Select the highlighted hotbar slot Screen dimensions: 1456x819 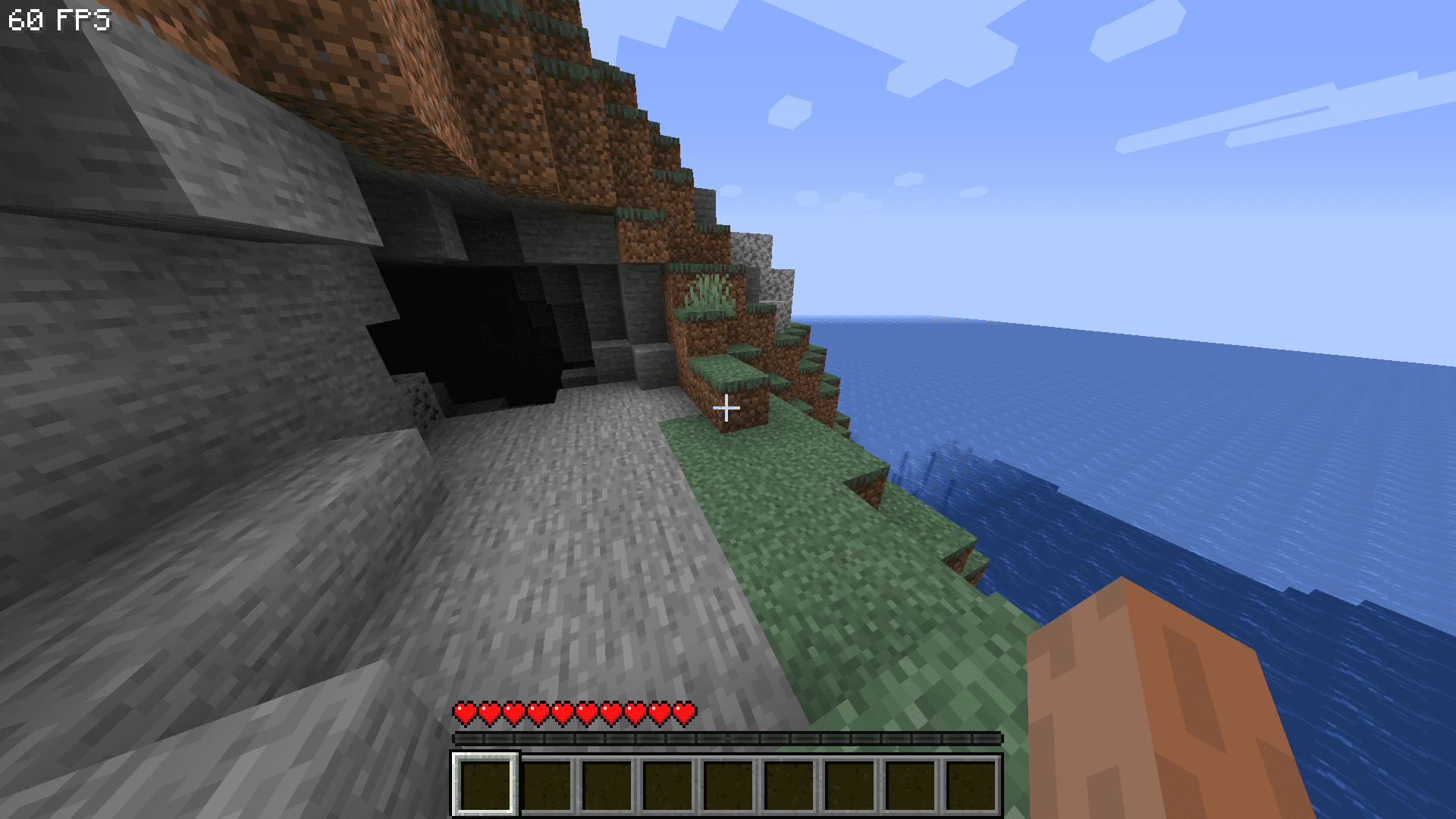click(485, 784)
